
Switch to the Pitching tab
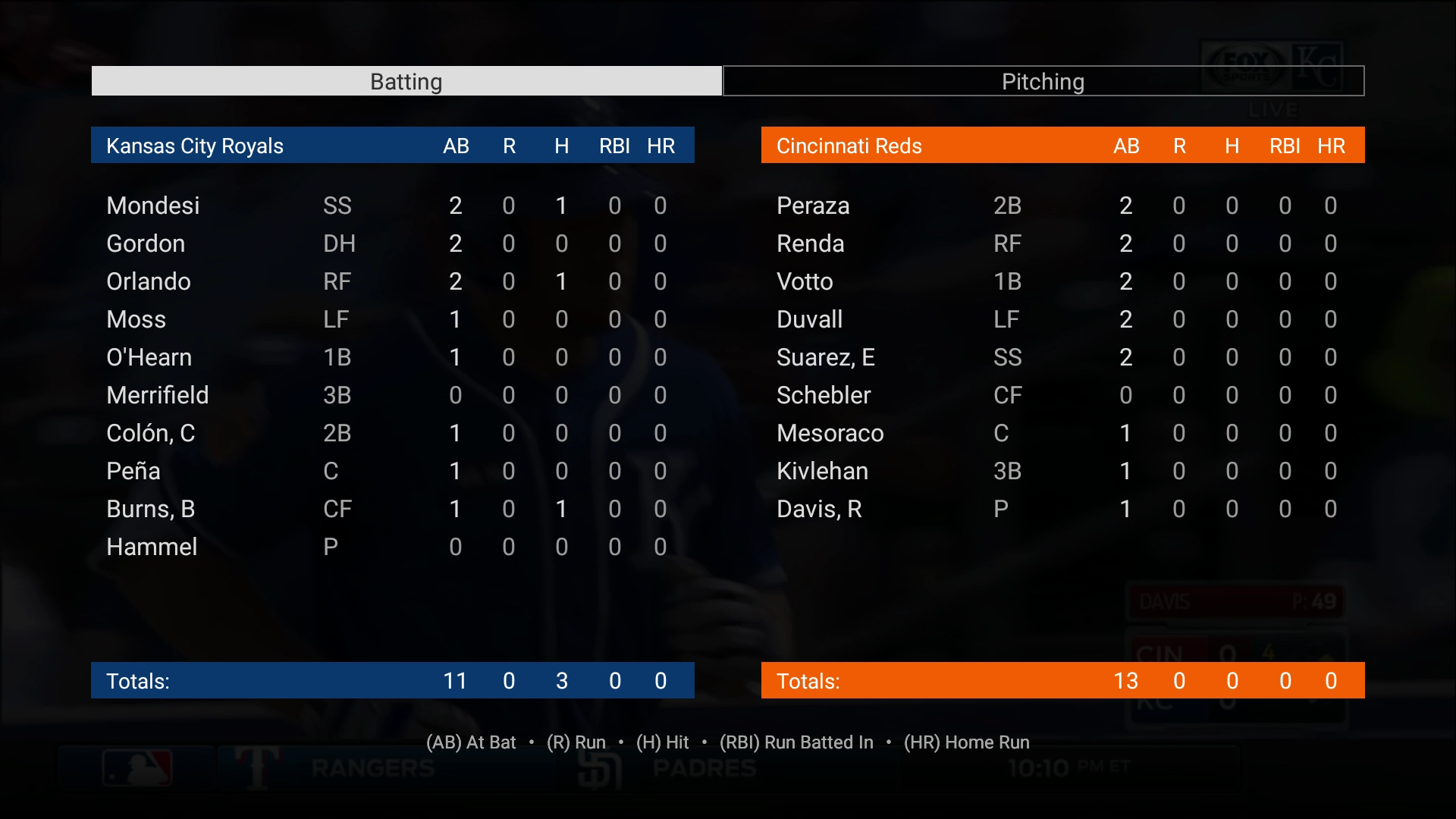pyautogui.click(x=1043, y=81)
